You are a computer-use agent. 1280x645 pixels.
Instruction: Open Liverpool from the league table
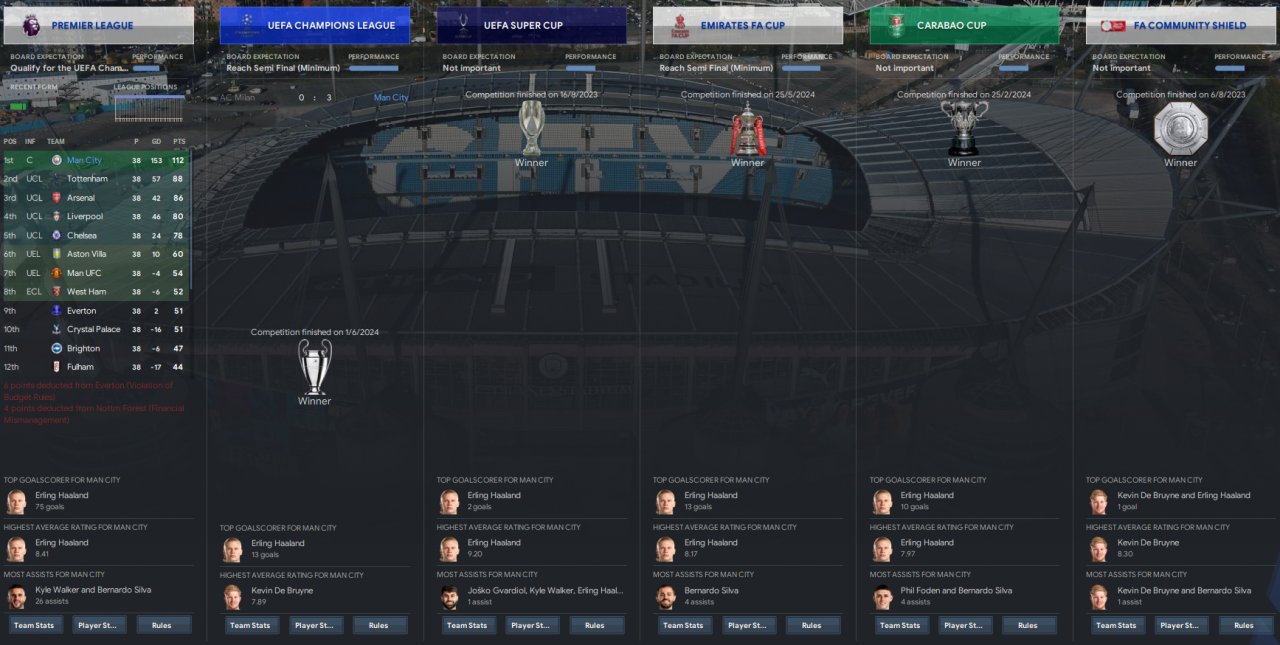(x=85, y=216)
